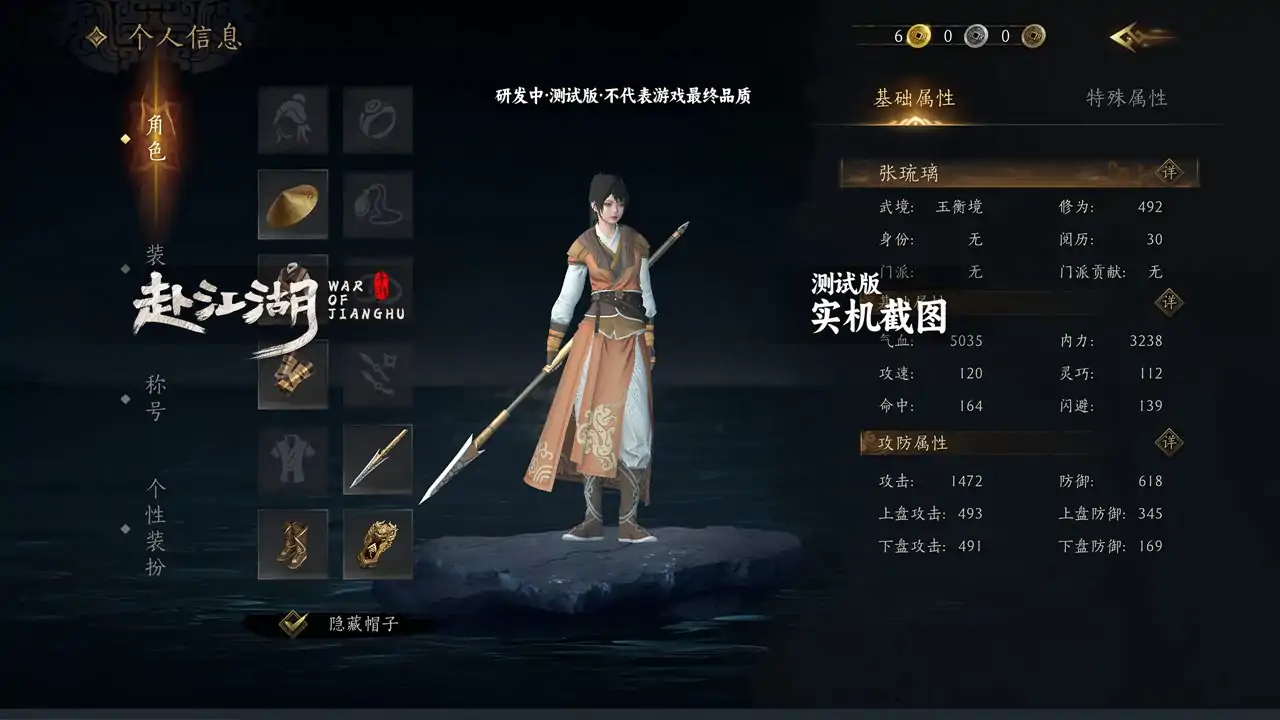1280x720 pixels.
Task: Open details button beside 张琉璃 name
Action: 1169,172
